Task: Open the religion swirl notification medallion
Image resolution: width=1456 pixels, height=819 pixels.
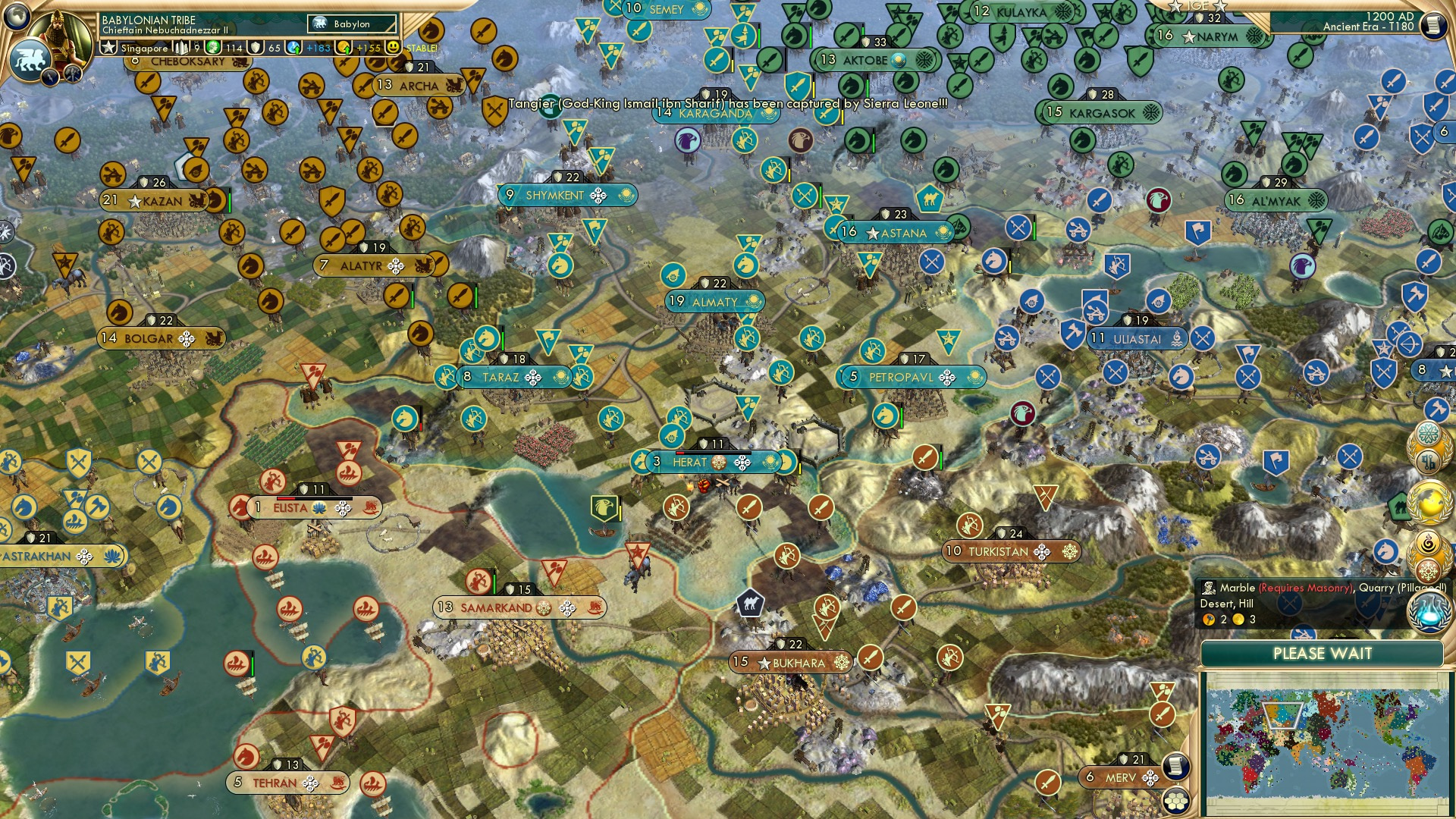Action: point(1427,540)
